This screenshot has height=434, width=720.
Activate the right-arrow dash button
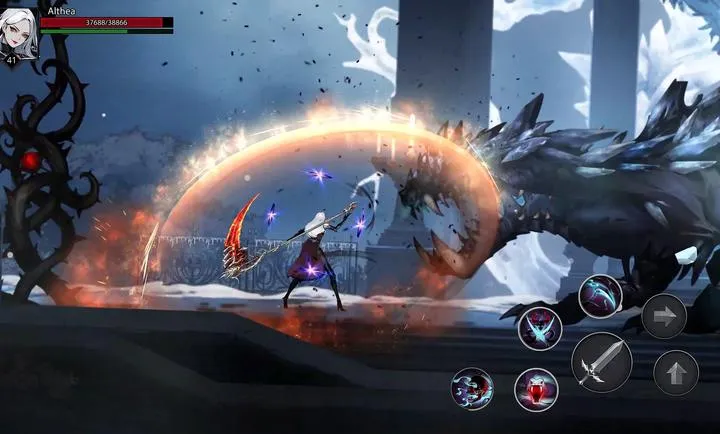tap(664, 316)
